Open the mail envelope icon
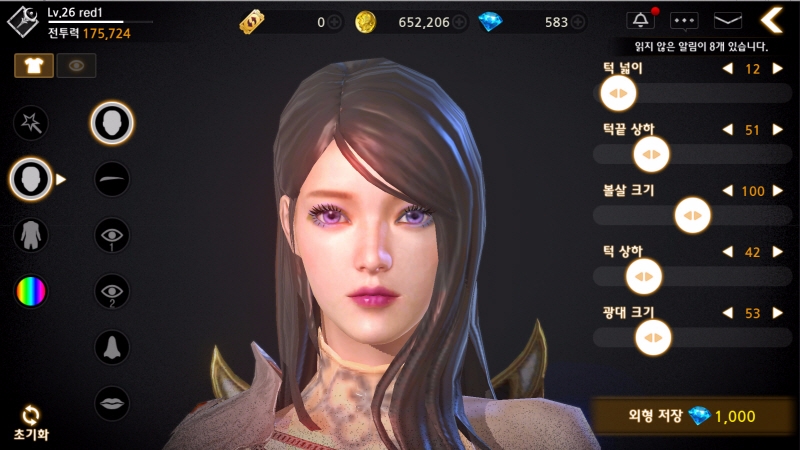The width and height of the screenshot is (800, 450). click(x=727, y=20)
